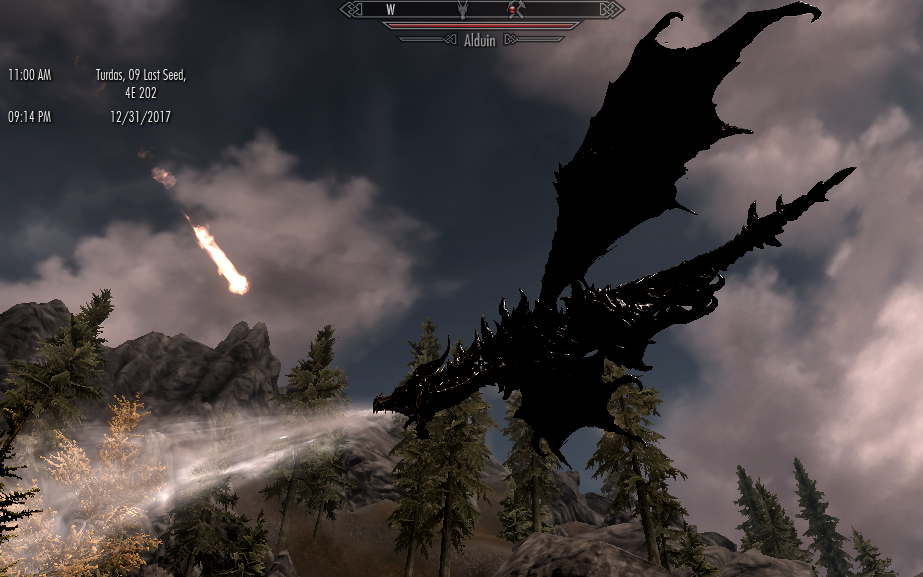This screenshot has height=577, width=923.
Task: Click the red enemy dot on the compass
Action: pyautogui.click(x=513, y=10)
